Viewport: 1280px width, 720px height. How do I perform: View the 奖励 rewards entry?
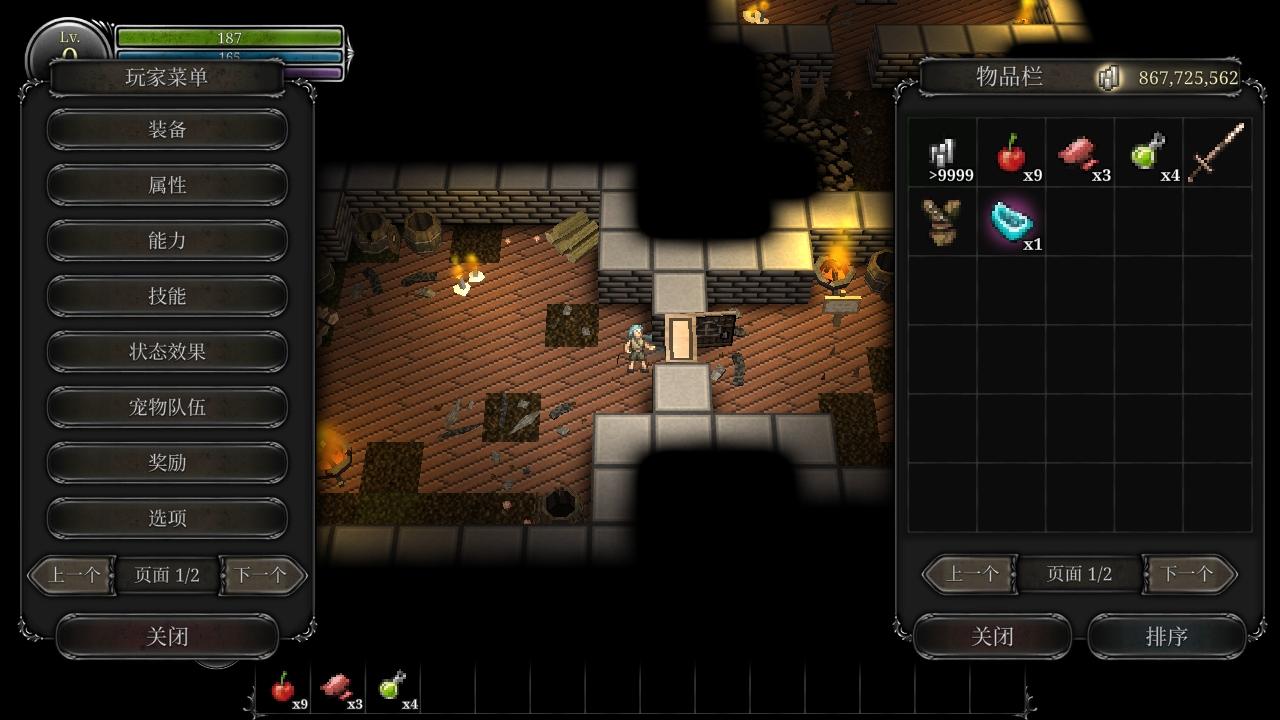pos(167,463)
